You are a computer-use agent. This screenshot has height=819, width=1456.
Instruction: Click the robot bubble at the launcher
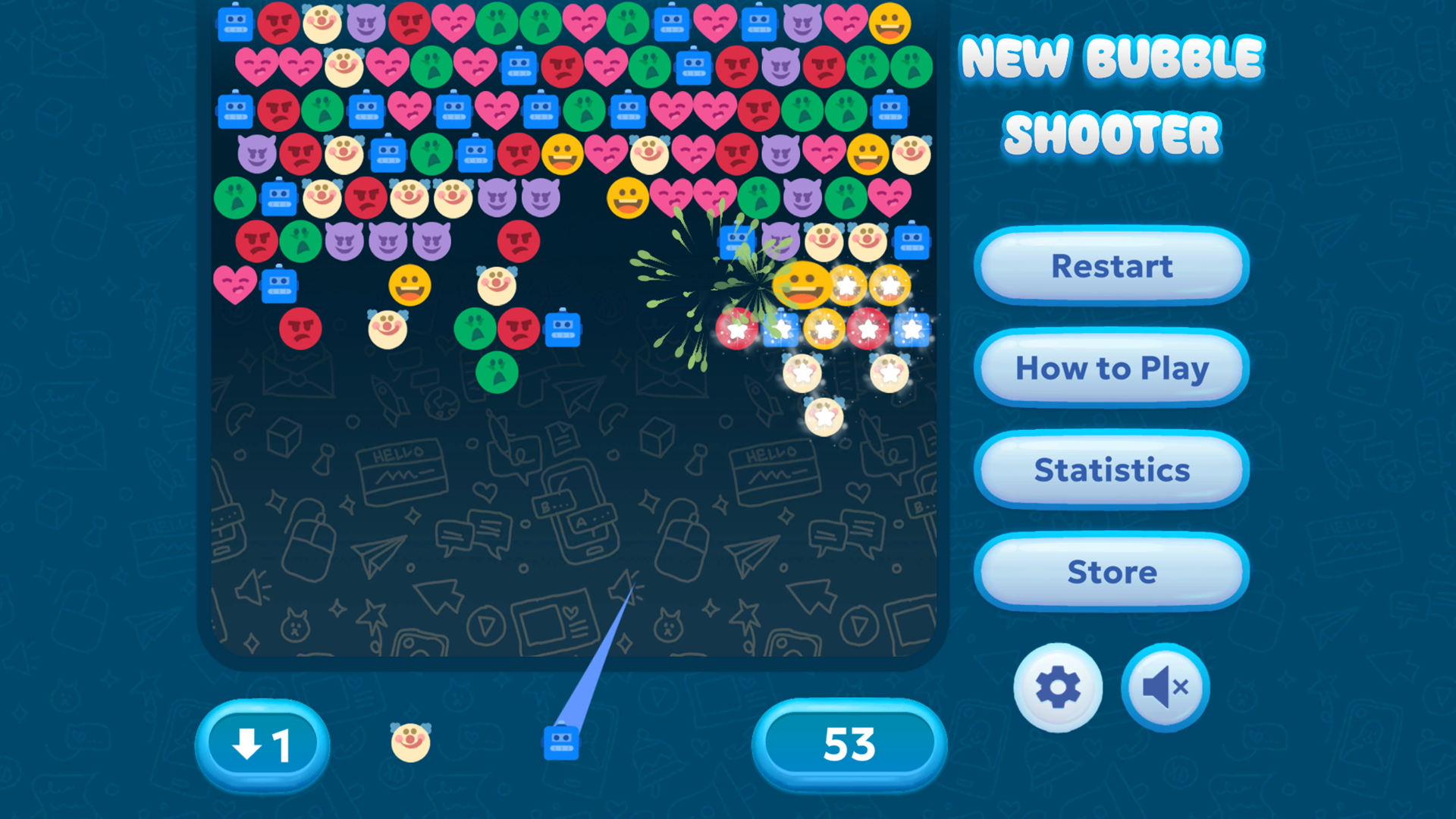point(562,744)
